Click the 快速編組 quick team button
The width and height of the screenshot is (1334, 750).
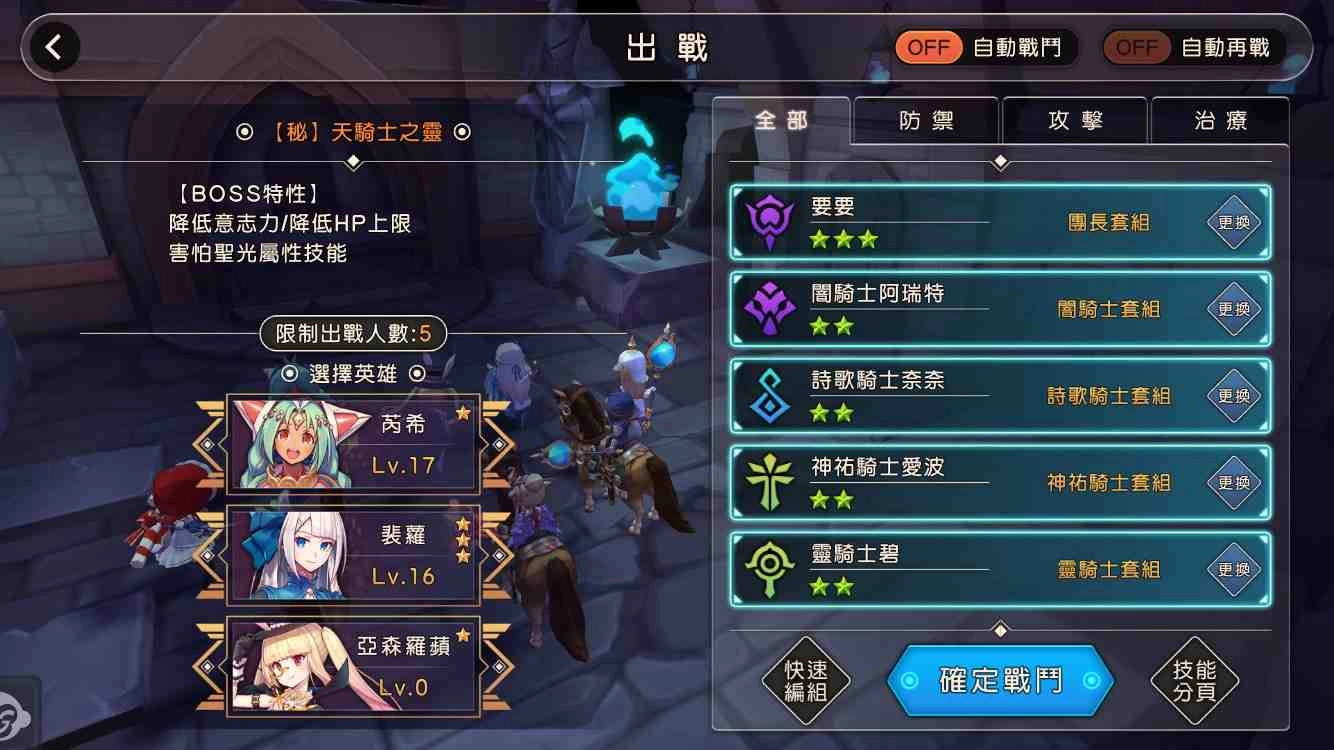coord(805,681)
